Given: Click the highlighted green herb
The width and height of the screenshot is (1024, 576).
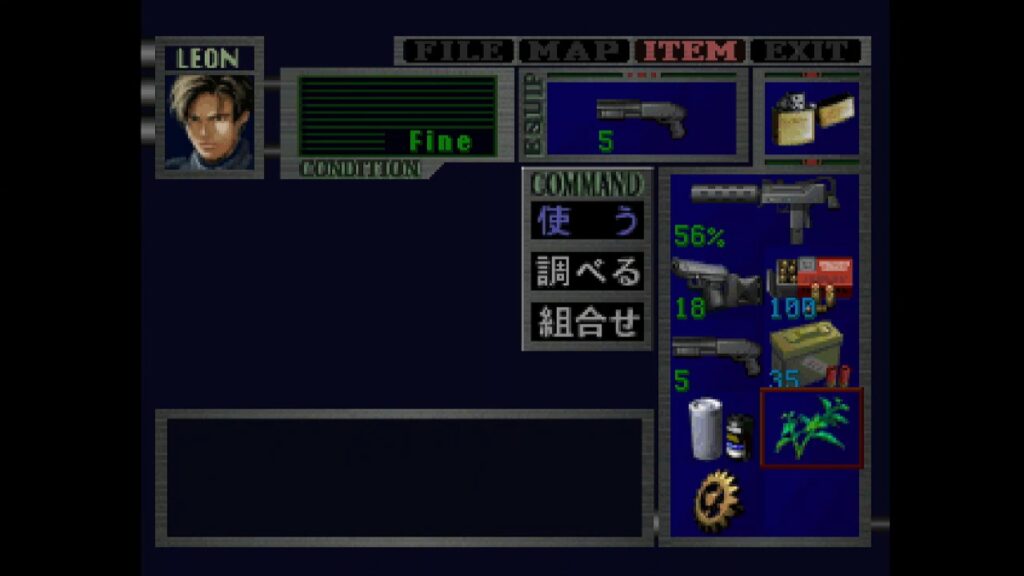Looking at the screenshot, I should pos(812,428).
